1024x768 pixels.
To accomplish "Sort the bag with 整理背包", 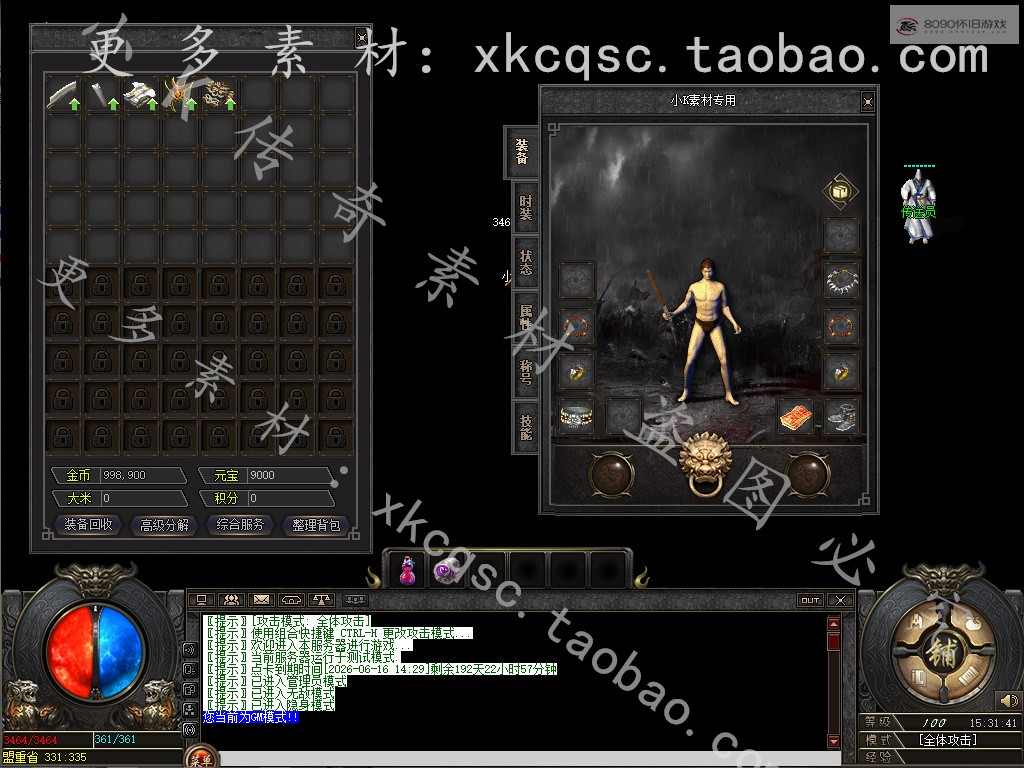I will tap(317, 525).
